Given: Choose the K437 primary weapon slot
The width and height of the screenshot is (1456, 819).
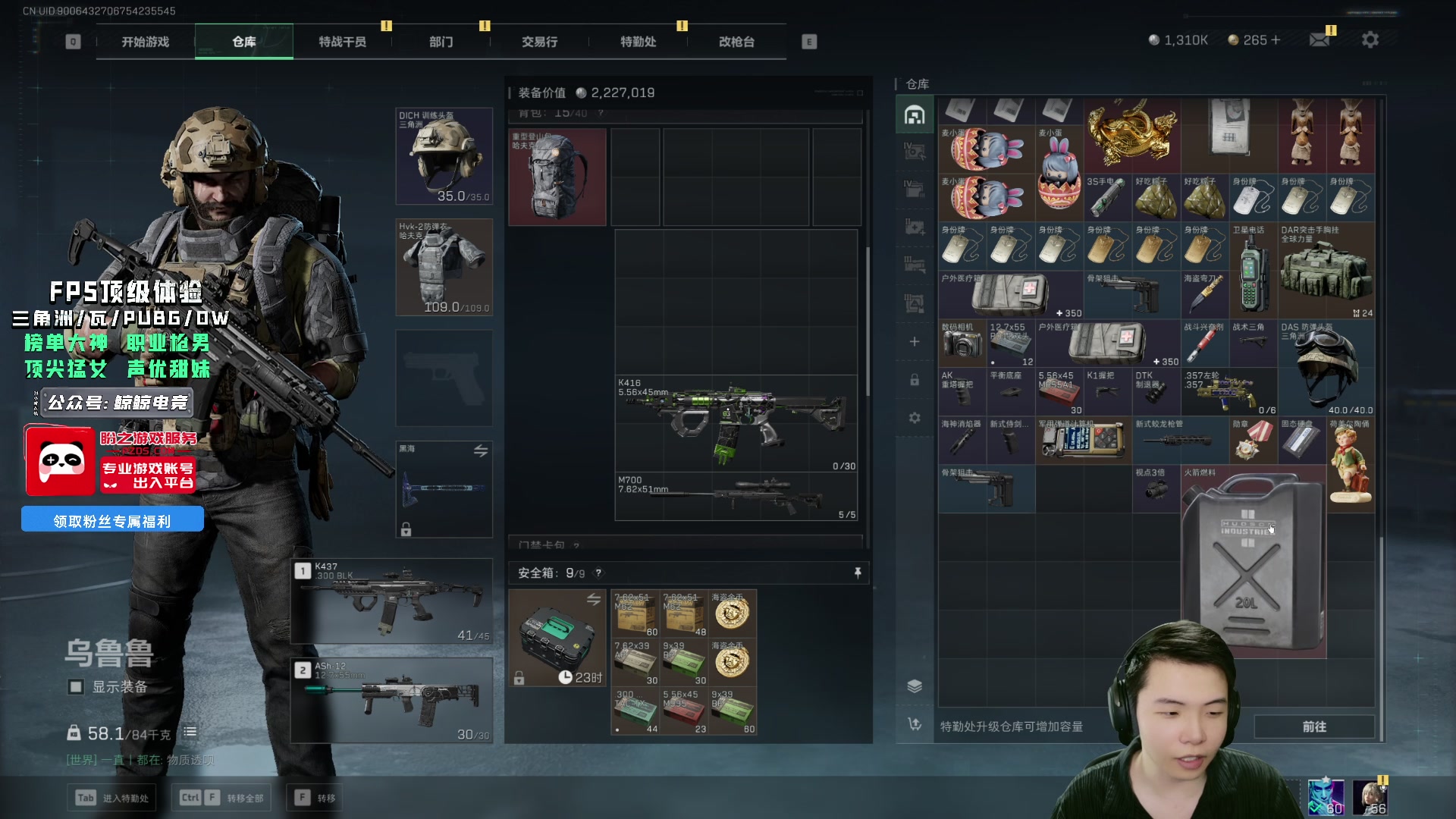Looking at the screenshot, I should point(392,601).
